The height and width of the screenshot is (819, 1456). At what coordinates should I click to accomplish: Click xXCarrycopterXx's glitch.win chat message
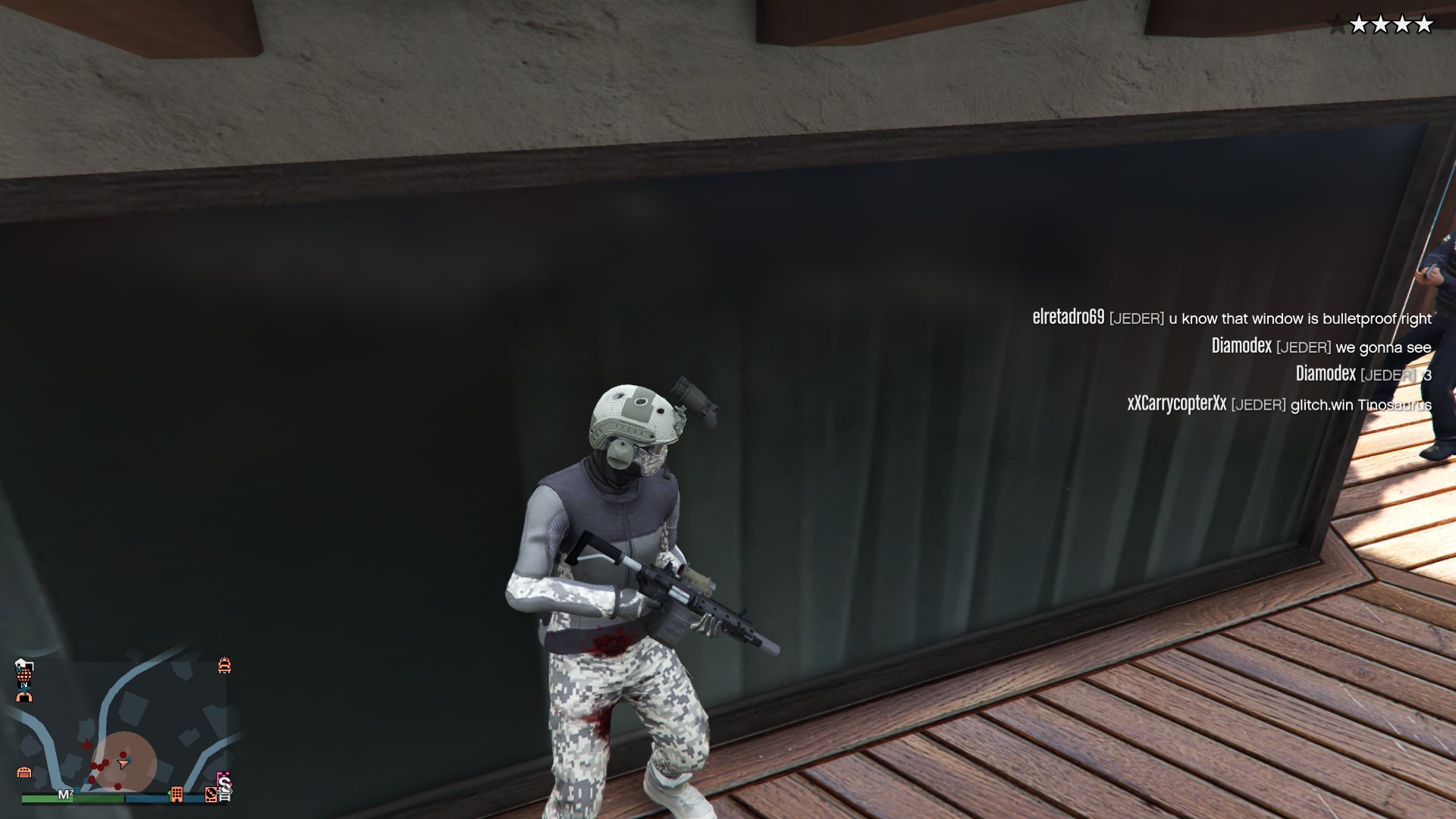(x=1279, y=404)
